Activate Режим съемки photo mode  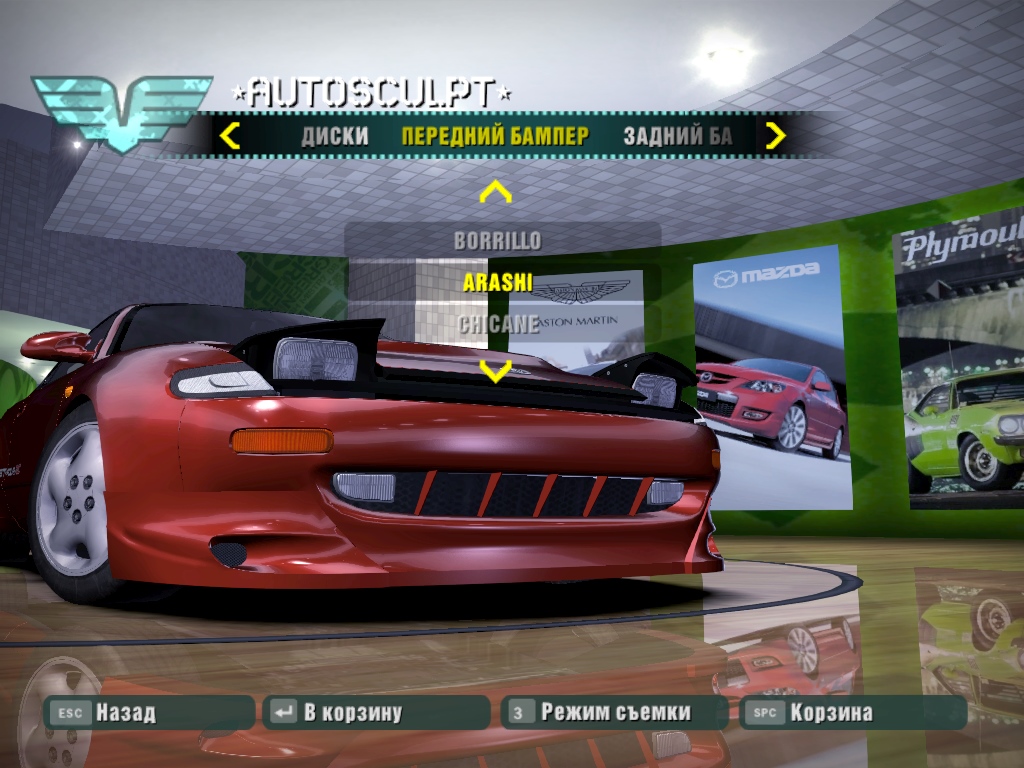click(614, 713)
